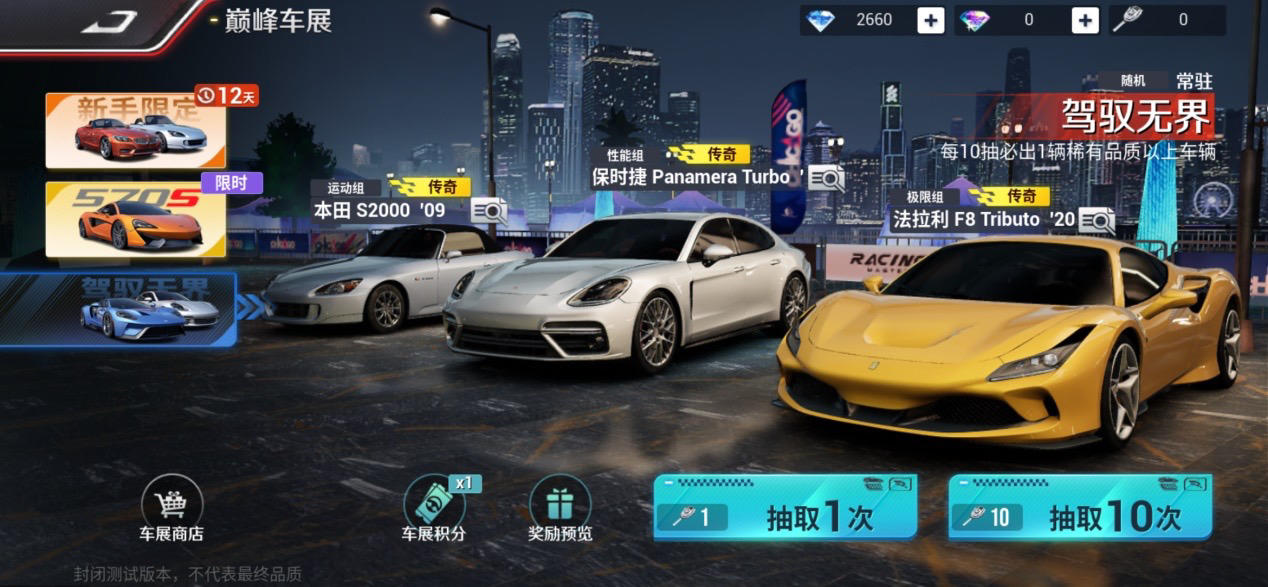The width and height of the screenshot is (1268, 587).
Task: View details of 保时捷 Panamera Turbo
Action: (826, 178)
